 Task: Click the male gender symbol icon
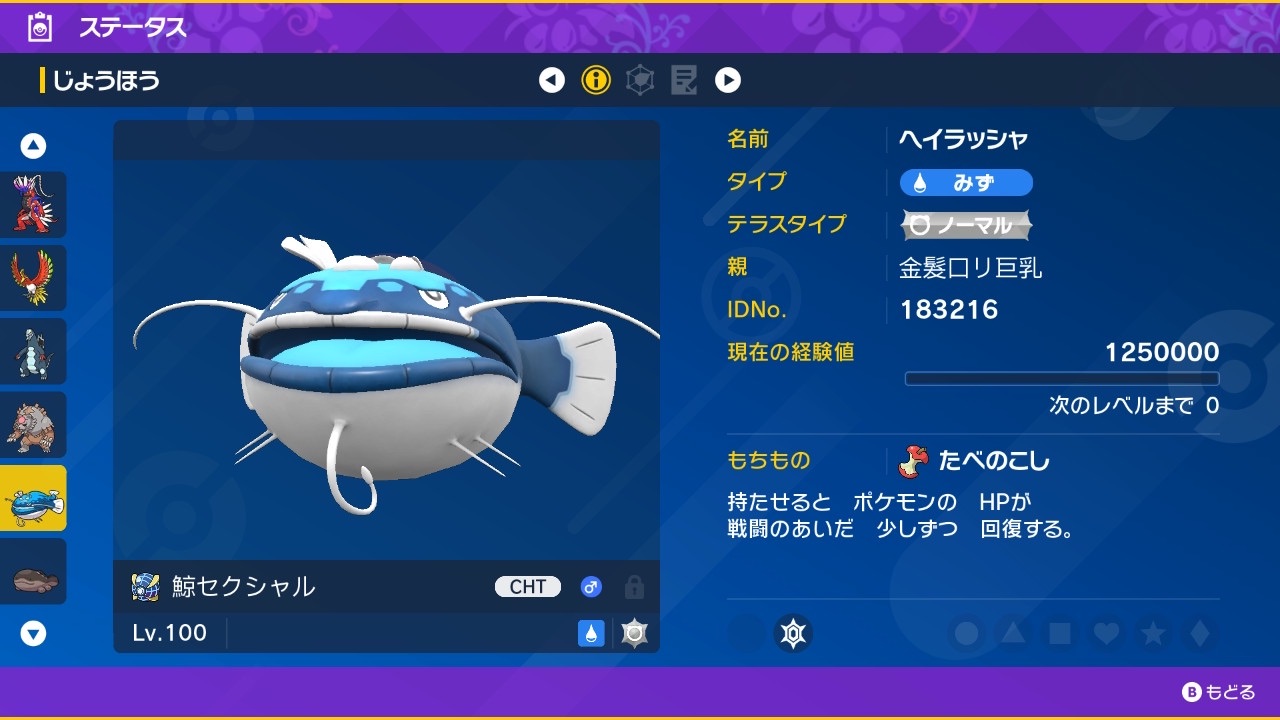click(x=591, y=587)
